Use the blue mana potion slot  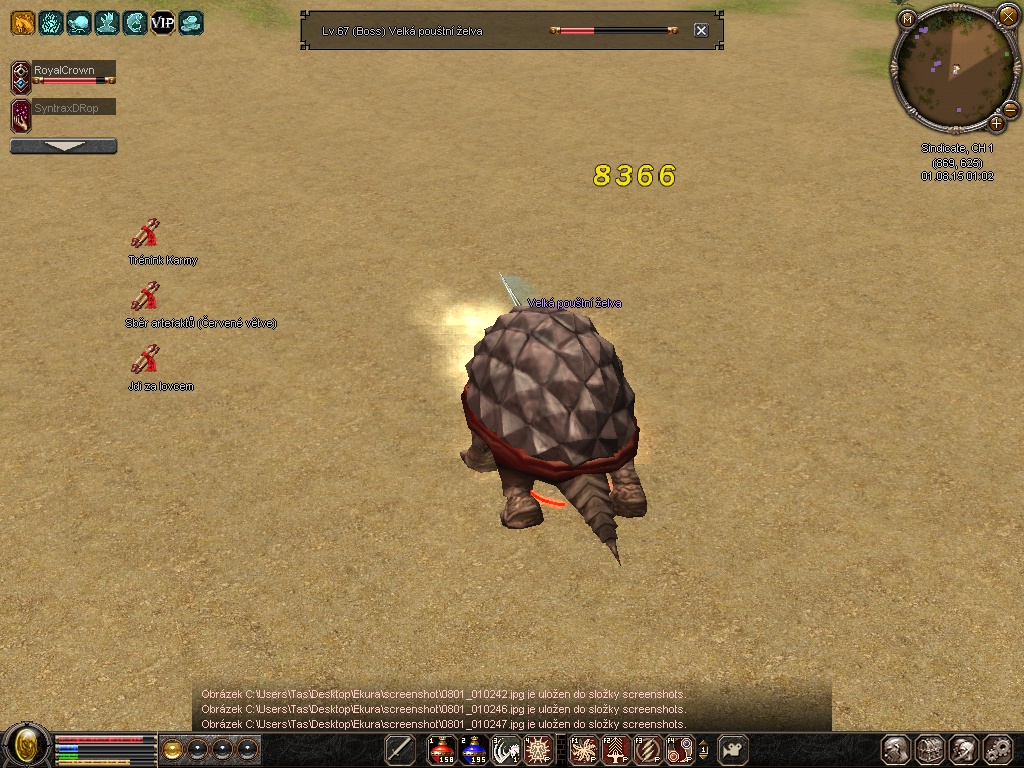(x=474, y=749)
